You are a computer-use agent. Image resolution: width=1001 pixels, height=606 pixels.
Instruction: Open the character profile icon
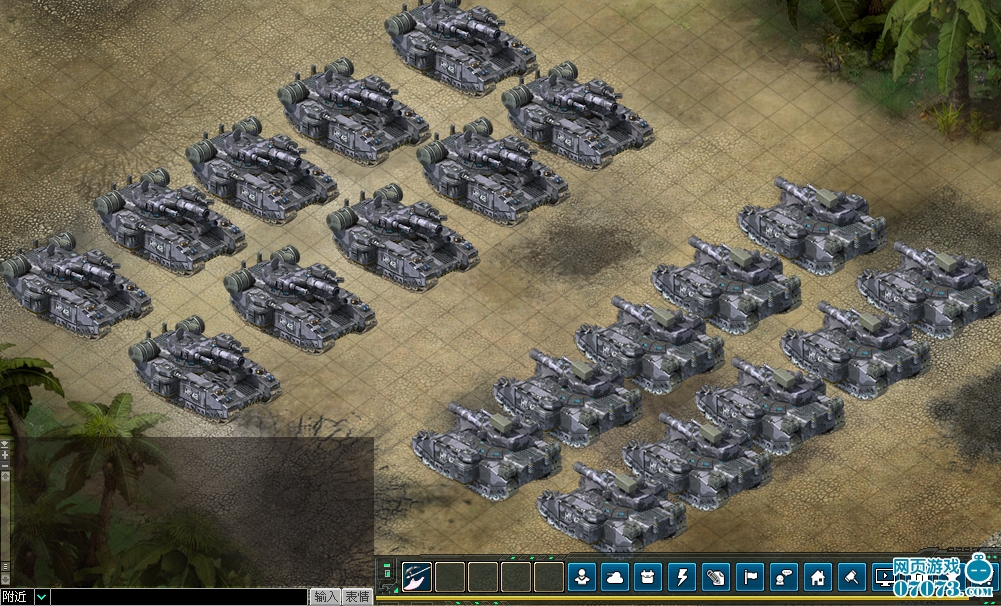pyautogui.click(x=582, y=577)
